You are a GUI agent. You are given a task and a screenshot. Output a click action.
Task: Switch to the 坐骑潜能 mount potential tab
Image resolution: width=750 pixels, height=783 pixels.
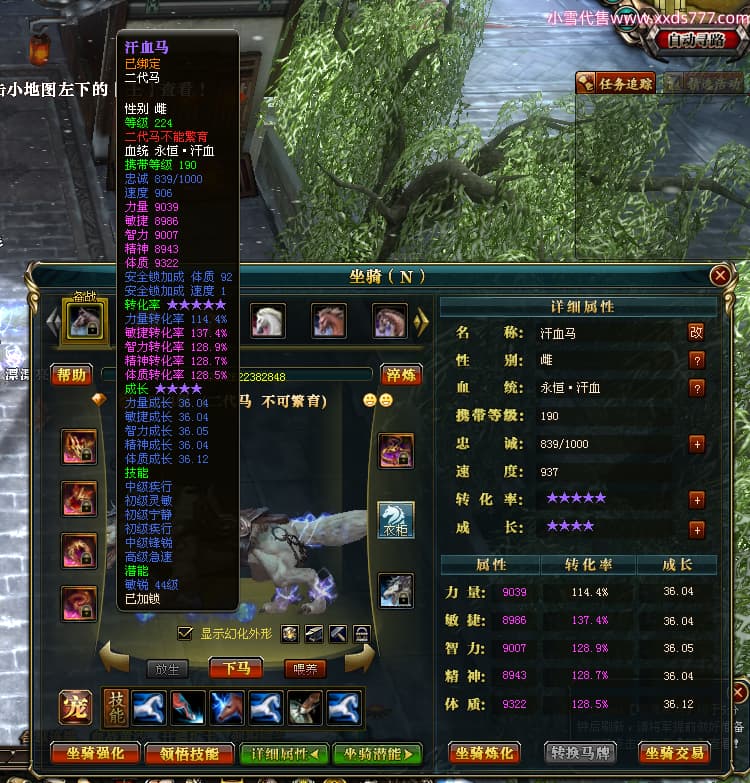click(x=378, y=753)
